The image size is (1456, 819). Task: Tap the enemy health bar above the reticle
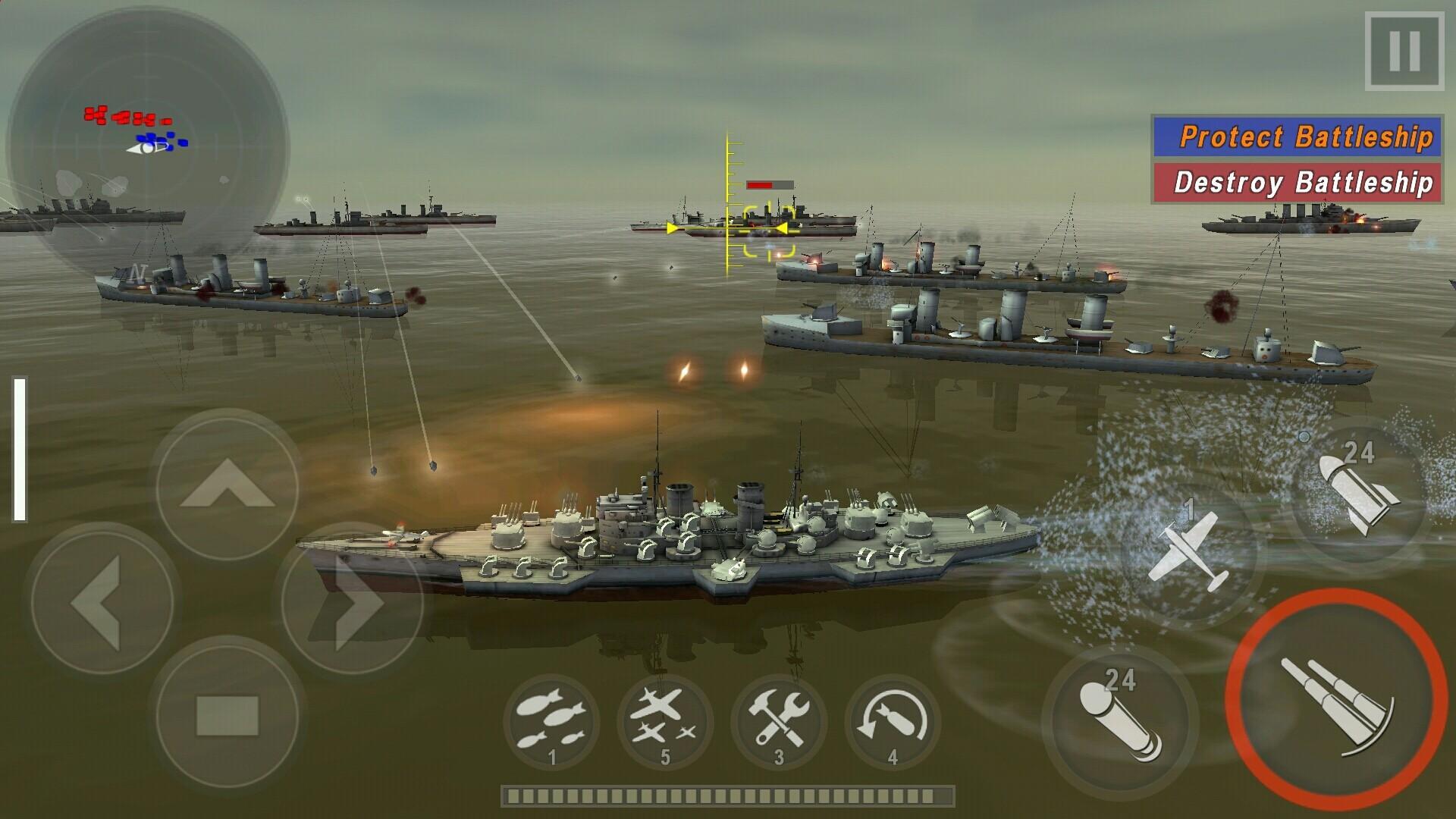(x=768, y=183)
